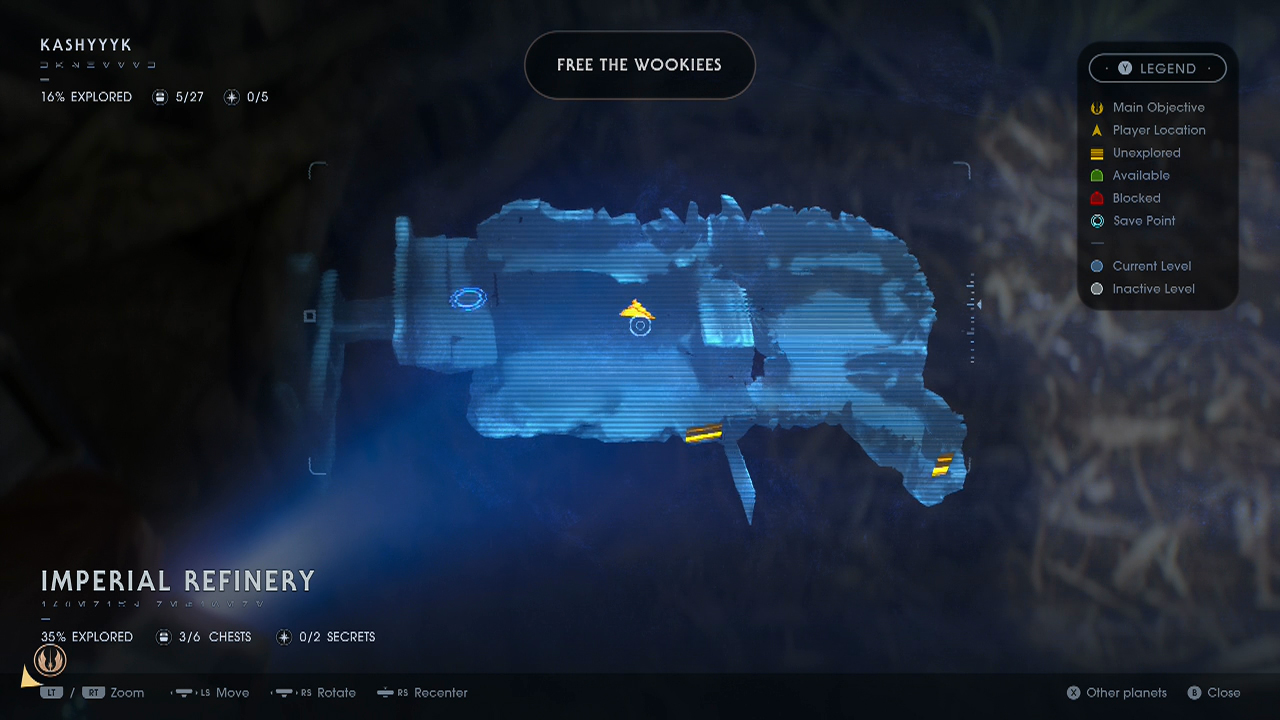Image resolution: width=1280 pixels, height=720 pixels.
Task: Click the chest icon next to 5/27 counter
Action: pos(160,96)
